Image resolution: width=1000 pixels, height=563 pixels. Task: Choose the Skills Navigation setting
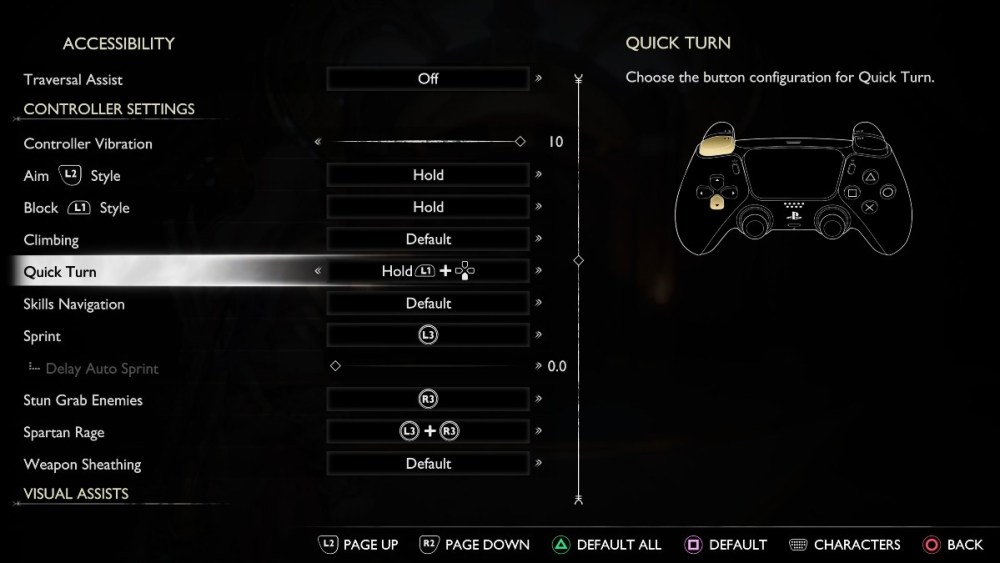pos(427,303)
